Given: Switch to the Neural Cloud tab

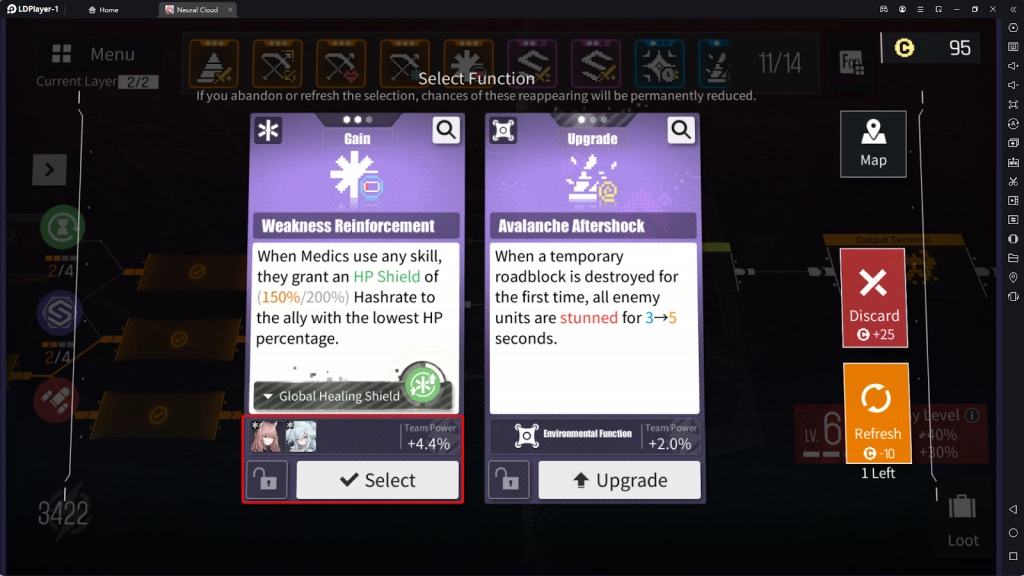Looking at the screenshot, I should (x=196, y=10).
